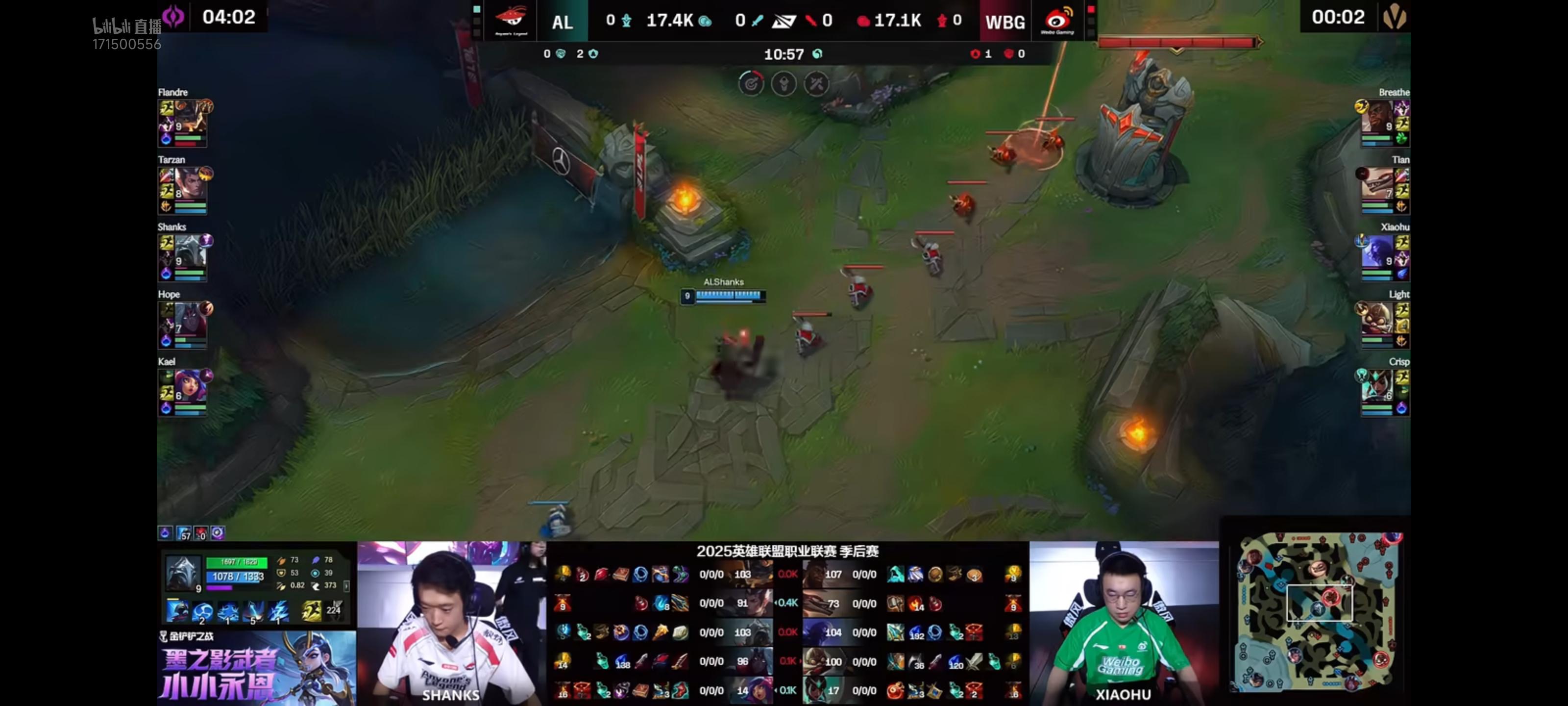1568x706 pixels.
Task: Click the ALShanks nameplate above the champion
Action: 724,282
